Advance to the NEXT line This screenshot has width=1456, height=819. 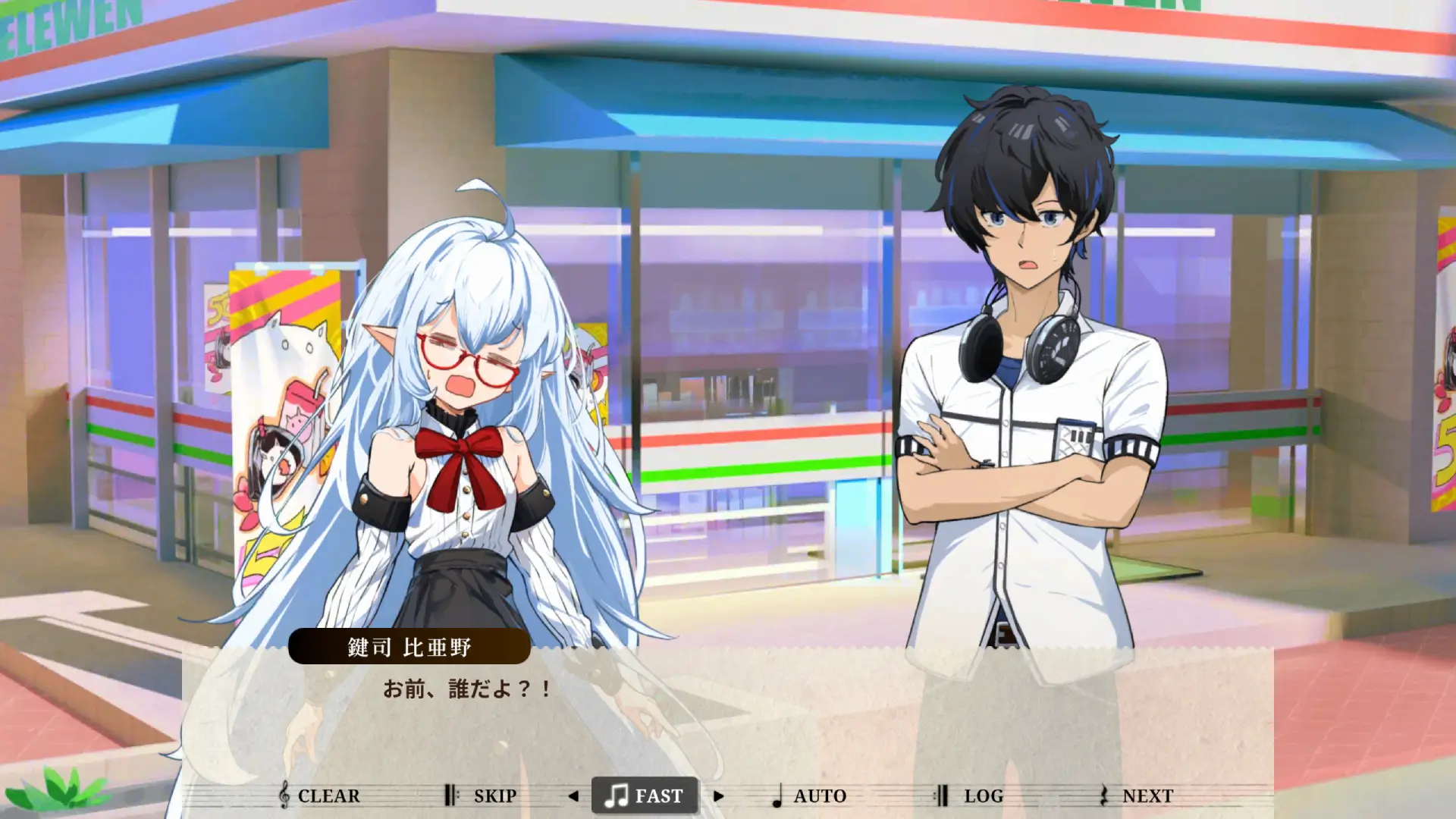[x=1136, y=795]
